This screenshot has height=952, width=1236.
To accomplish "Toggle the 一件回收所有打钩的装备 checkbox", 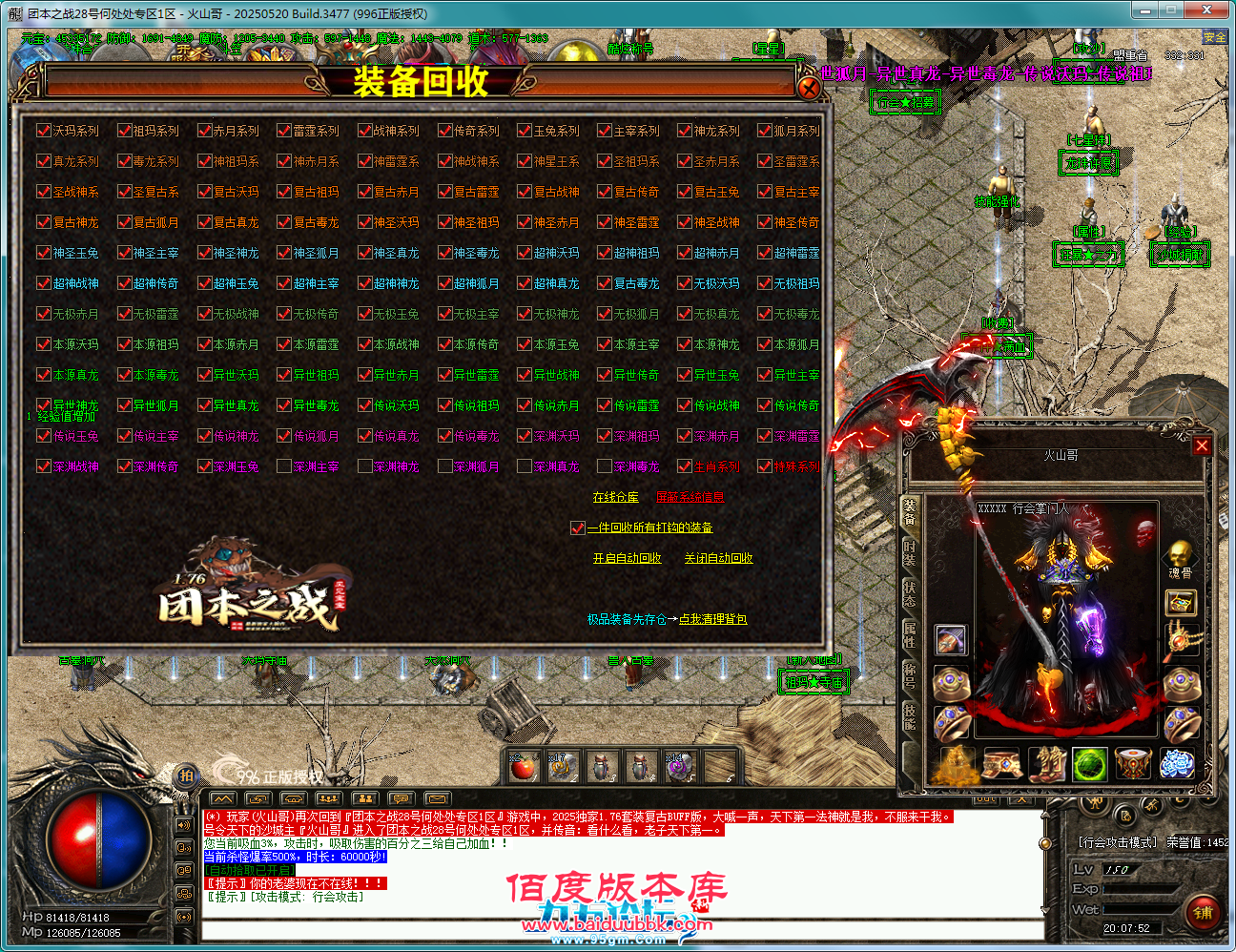I will point(577,527).
